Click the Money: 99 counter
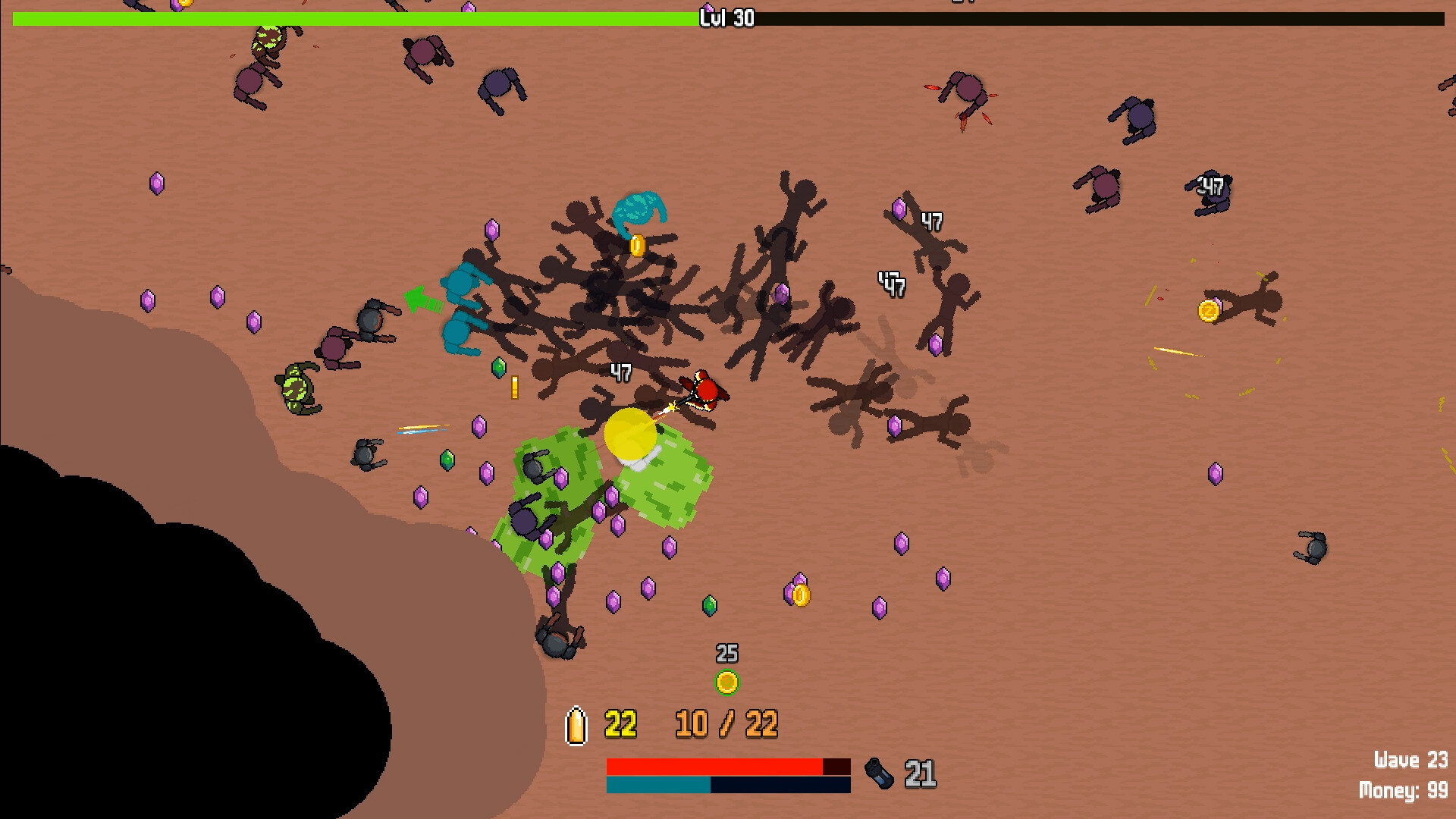The width and height of the screenshot is (1456, 819). (1407, 789)
